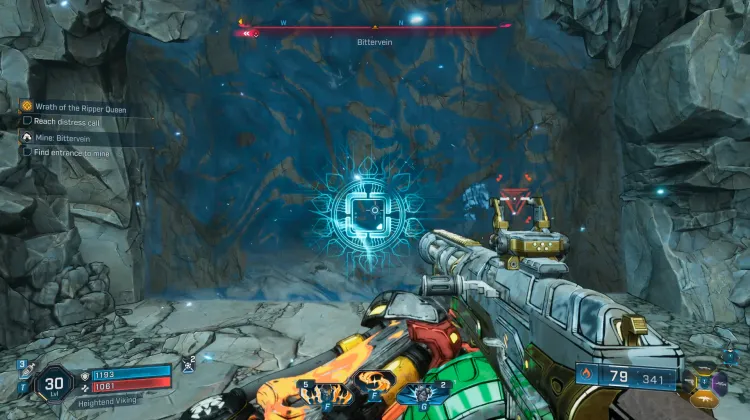Click the fire element icon beside ammo

tap(588, 378)
